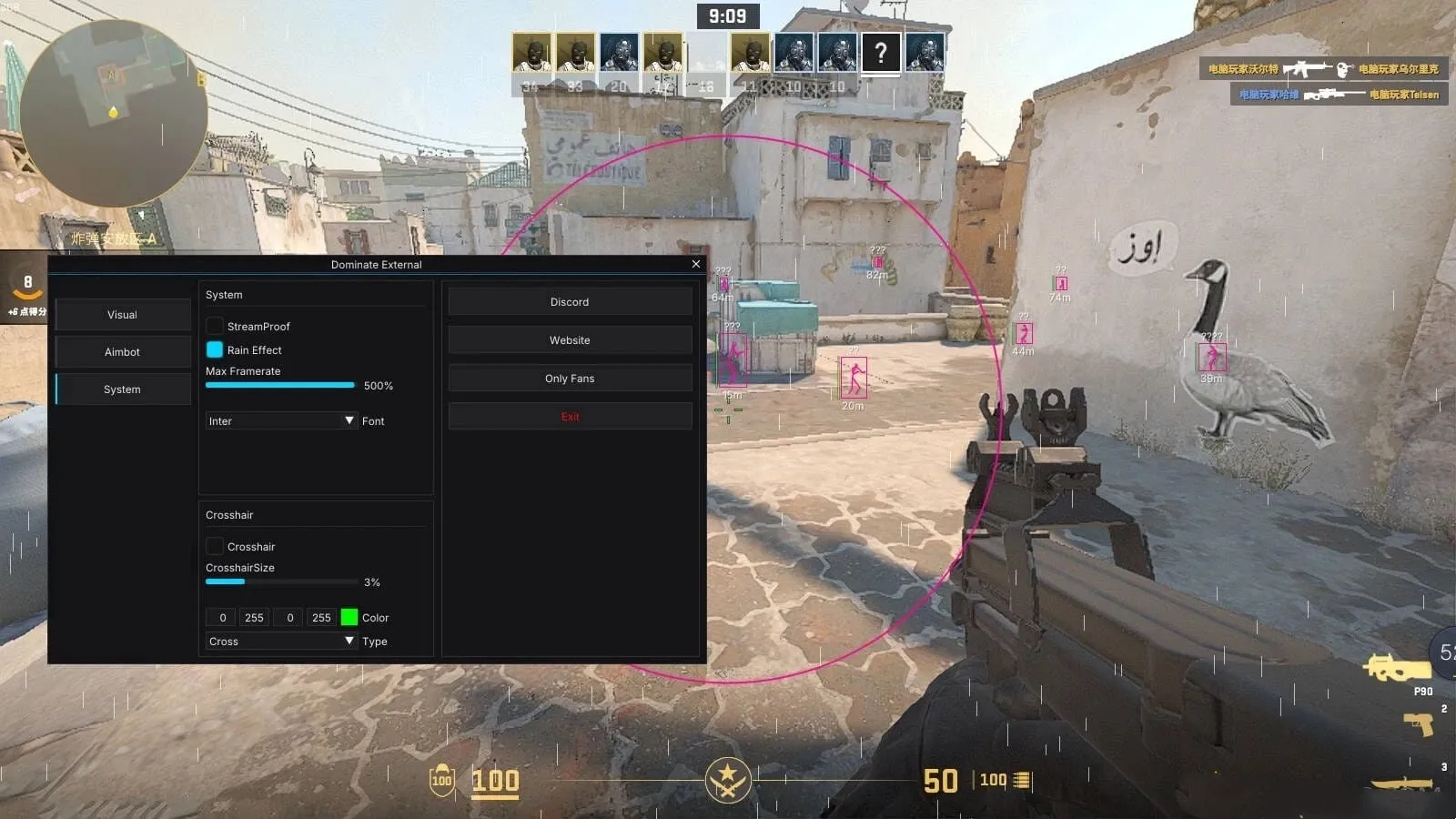This screenshot has height=819, width=1456.
Task: Click the health shield icon on the HUD
Action: click(442, 781)
